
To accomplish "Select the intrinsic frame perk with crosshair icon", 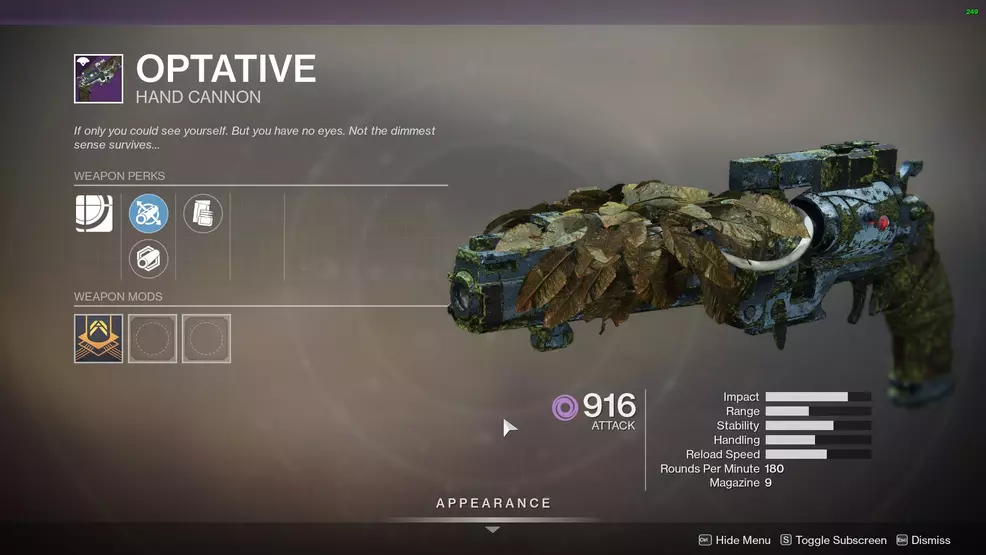I will click(94, 213).
